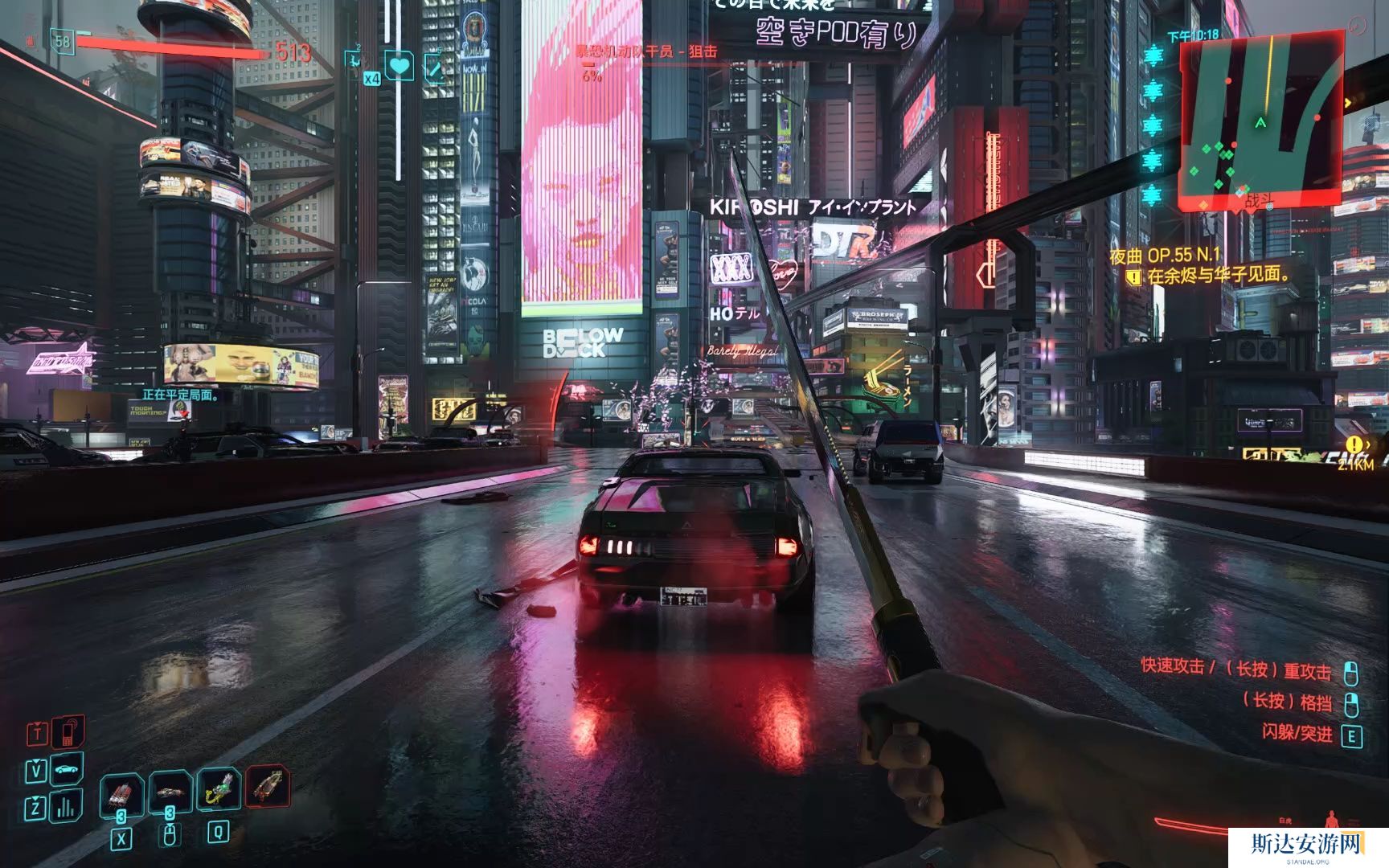Image resolution: width=1389 pixels, height=868 pixels.
Task: Select the syringe buff icon
Action: tap(435, 68)
